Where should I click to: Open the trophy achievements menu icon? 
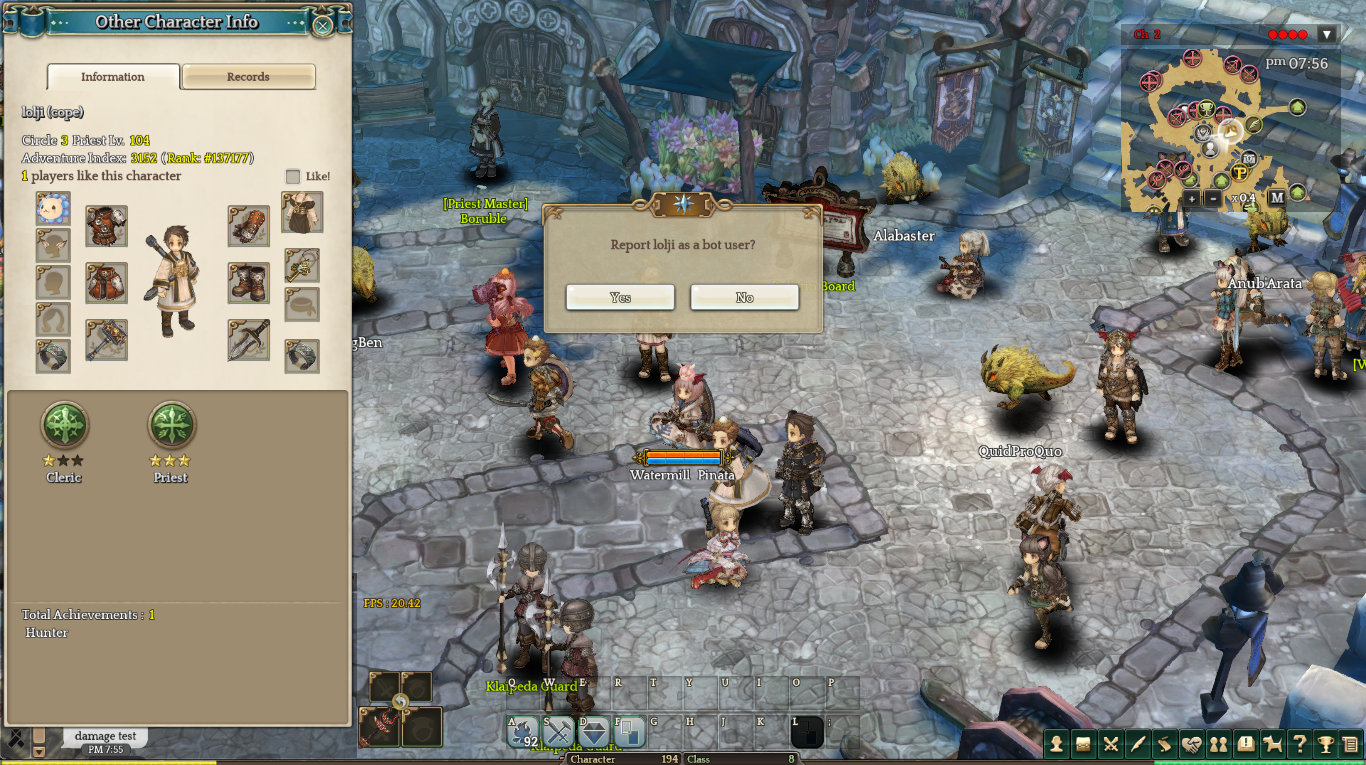pyautogui.click(x=1325, y=743)
